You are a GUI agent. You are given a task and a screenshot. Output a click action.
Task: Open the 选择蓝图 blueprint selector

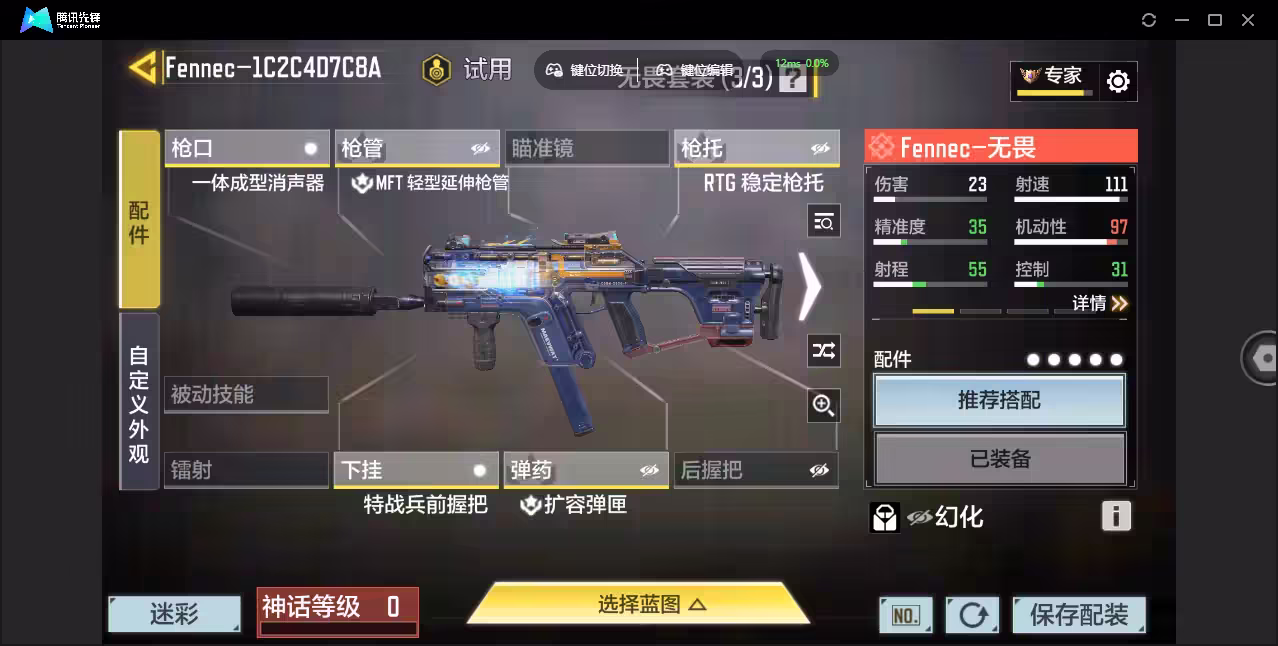[x=638, y=604]
